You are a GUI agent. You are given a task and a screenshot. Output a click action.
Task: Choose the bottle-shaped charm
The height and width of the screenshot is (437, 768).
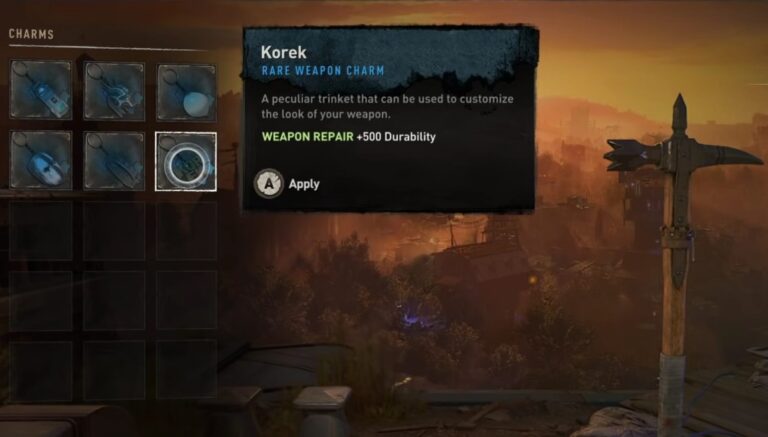point(41,91)
